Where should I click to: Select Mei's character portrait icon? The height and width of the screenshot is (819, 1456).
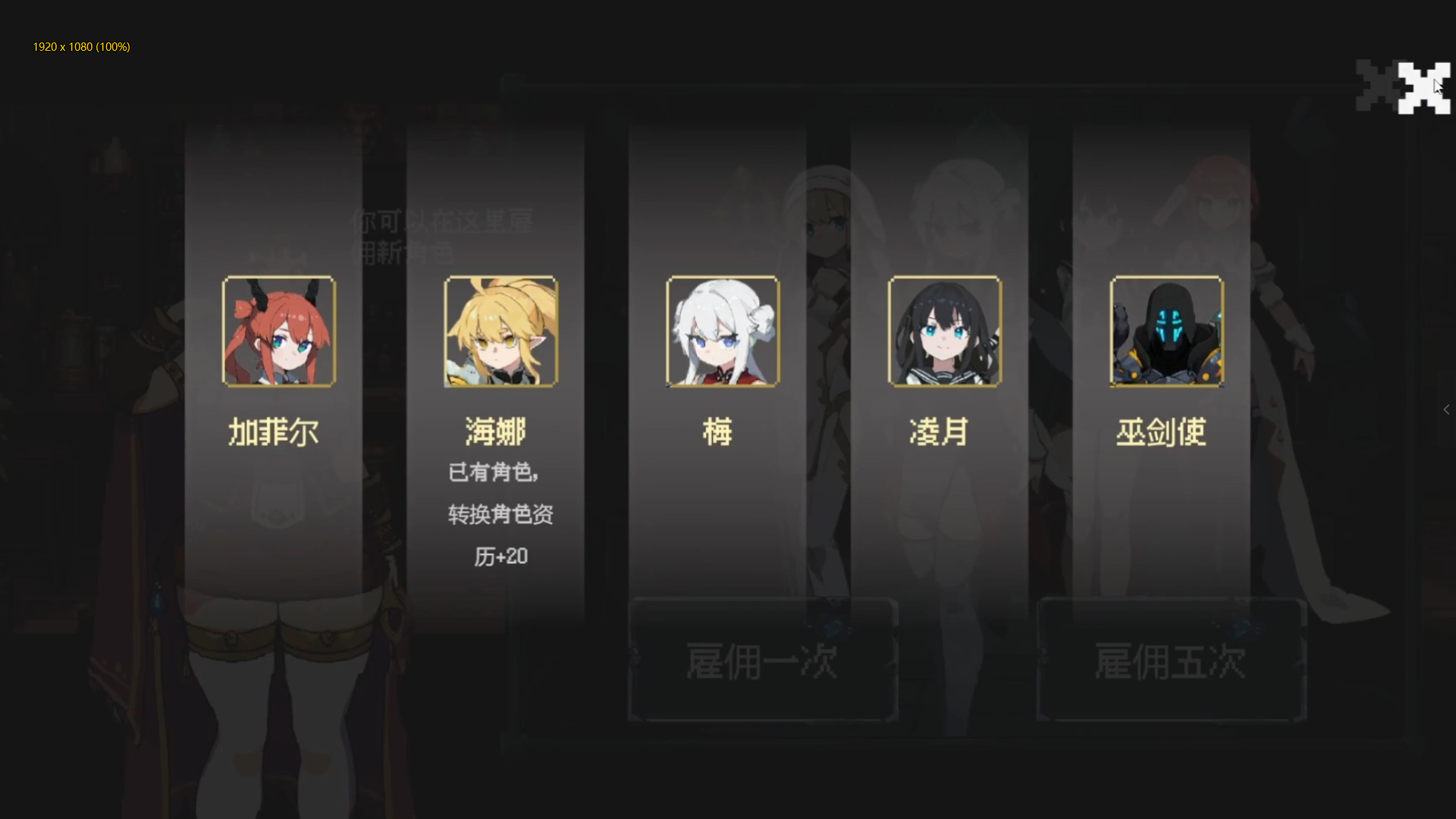(722, 332)
